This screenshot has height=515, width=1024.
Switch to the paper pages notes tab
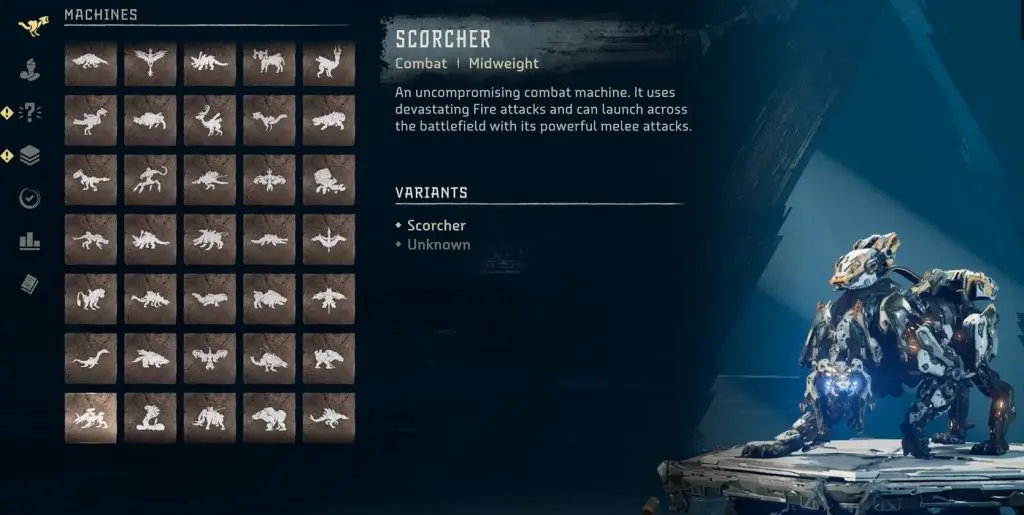[x=30, y=284]
